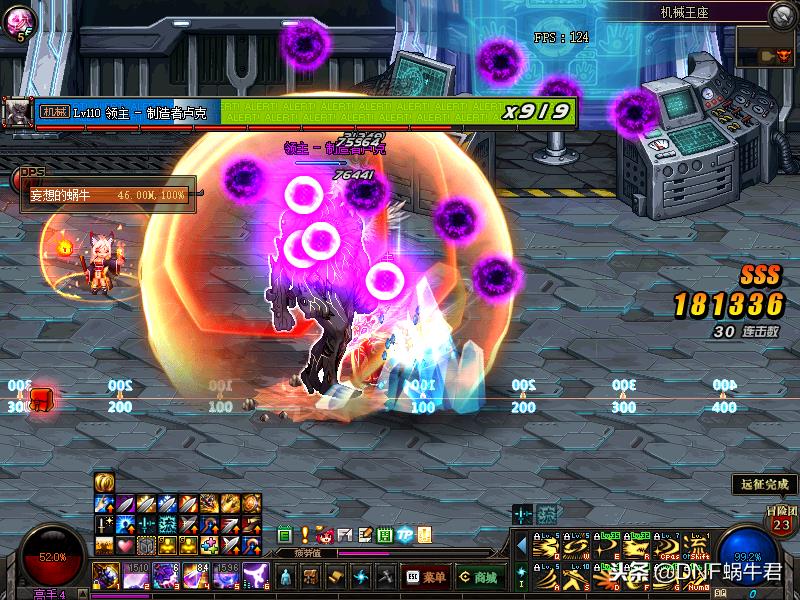The height and width of the screenshot is (600, 800).
Task: Click the round compass button beside 机械王座
Action: [x=781, y=14]
